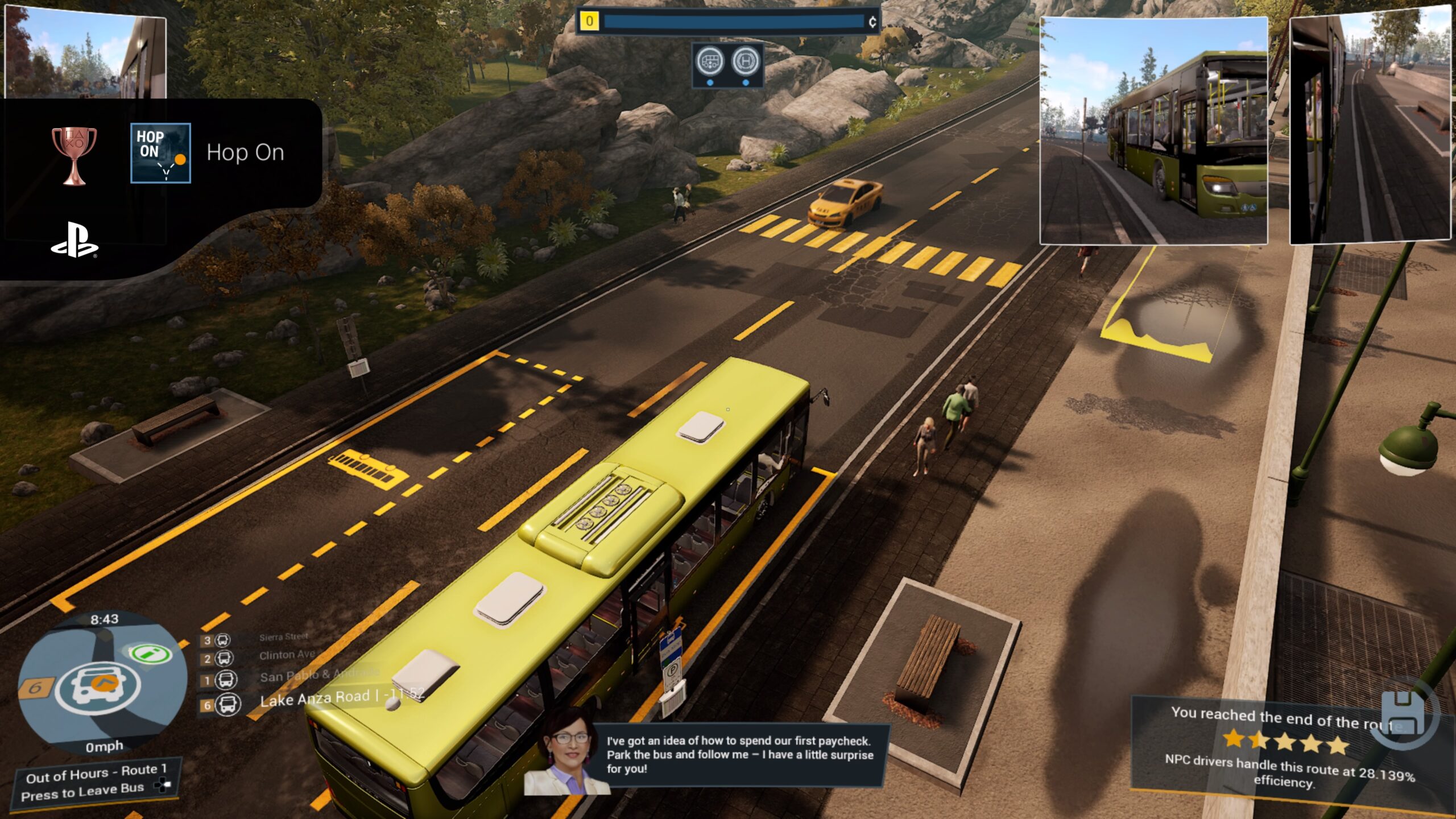Click the yellow money counter box

pyautogui.click(x=589, y=22)
